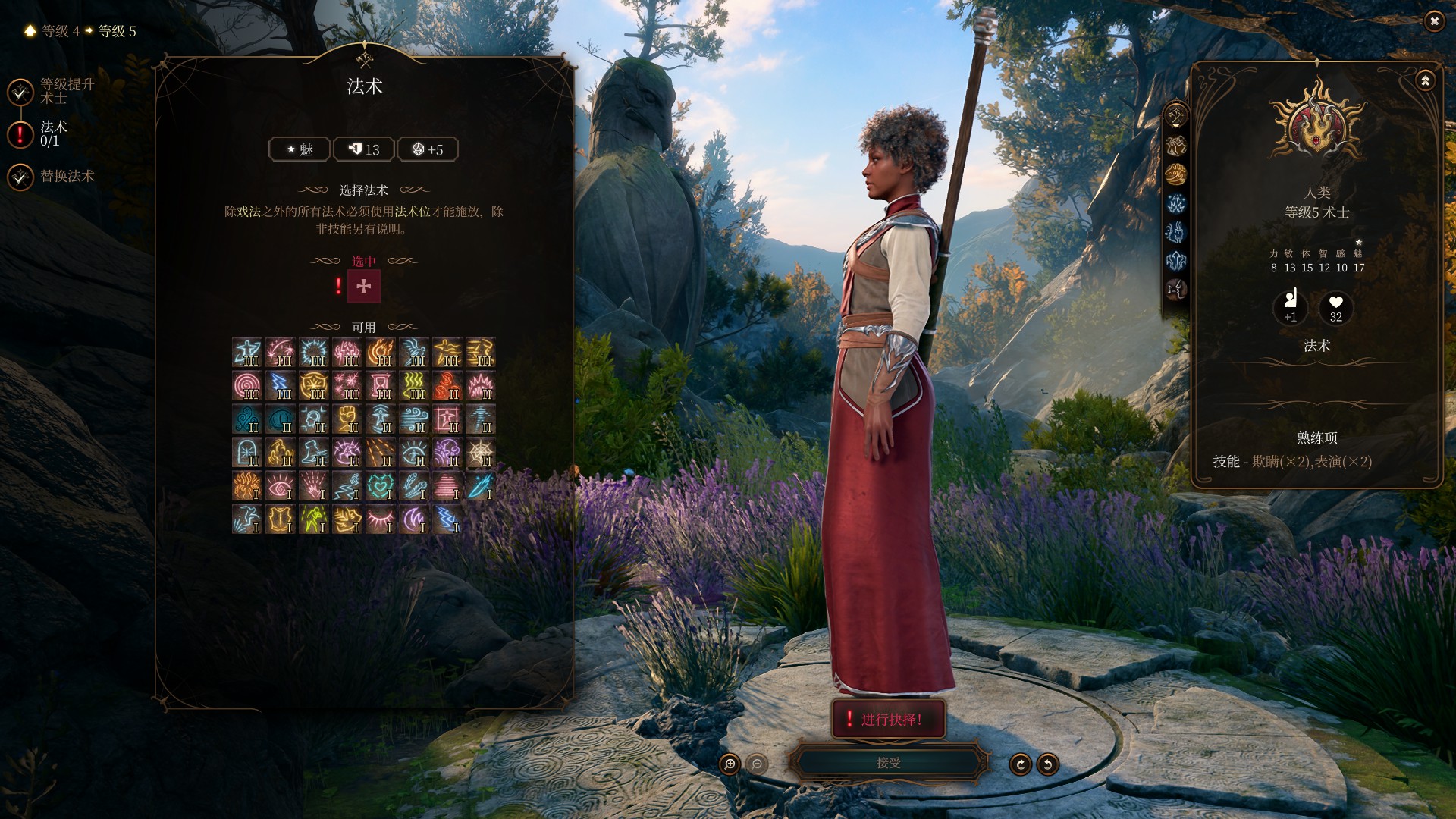The image size is (1456, 819).
Task: Collapse the character summary panel
Action: click(1425, 80)
